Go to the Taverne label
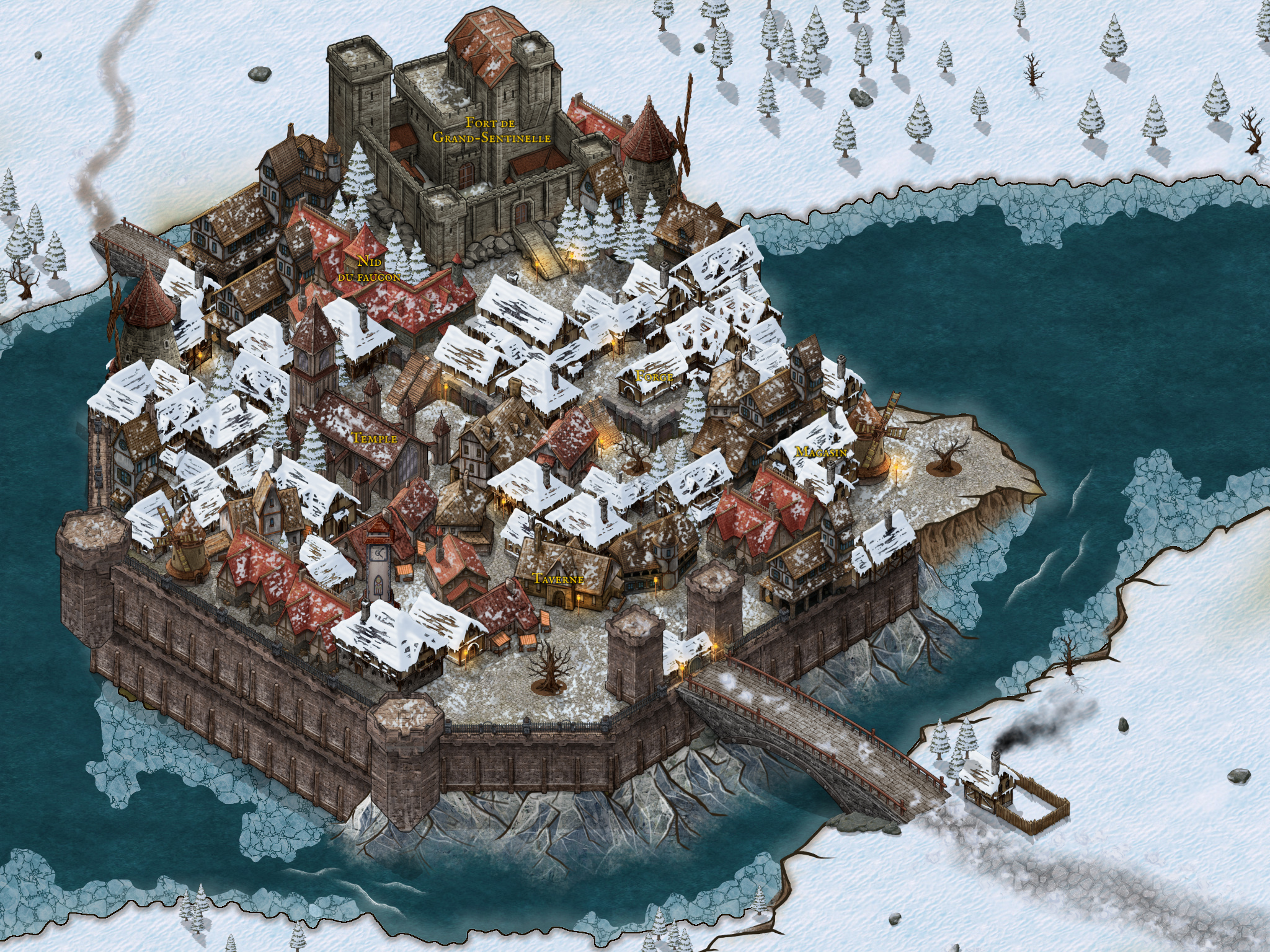Image resolution: width=1270 pixels, height=952 pixels. tap(558, 579)
